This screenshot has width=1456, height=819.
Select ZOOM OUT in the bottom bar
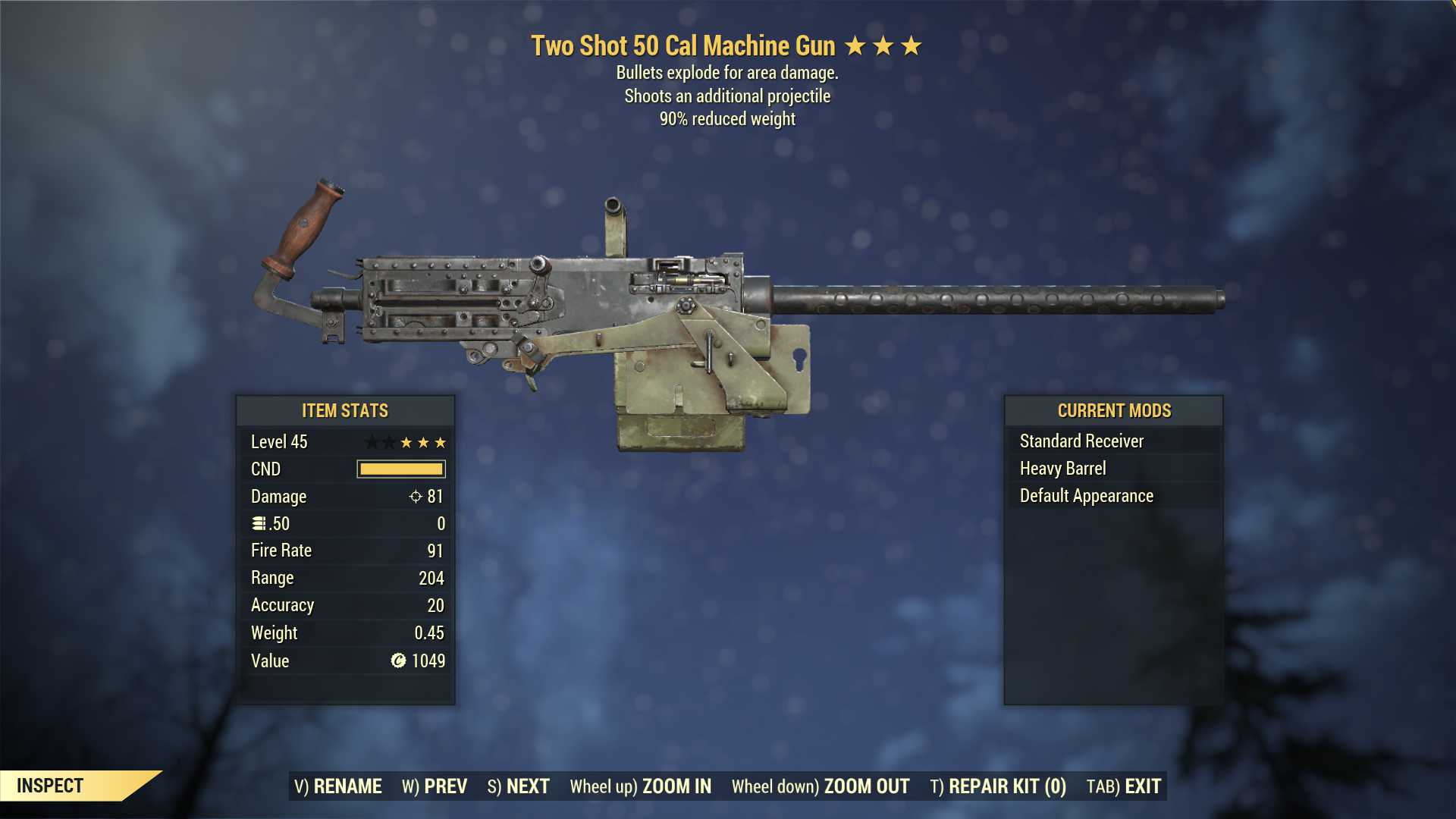coord(821,786)
